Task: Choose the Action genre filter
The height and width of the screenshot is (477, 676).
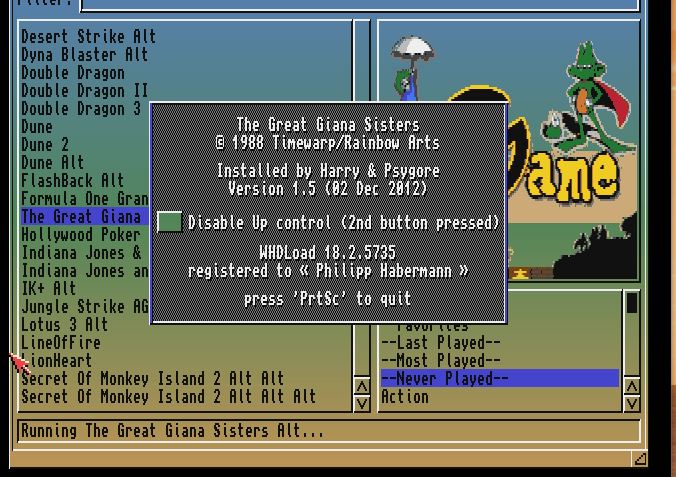Action: click(405, 397)
